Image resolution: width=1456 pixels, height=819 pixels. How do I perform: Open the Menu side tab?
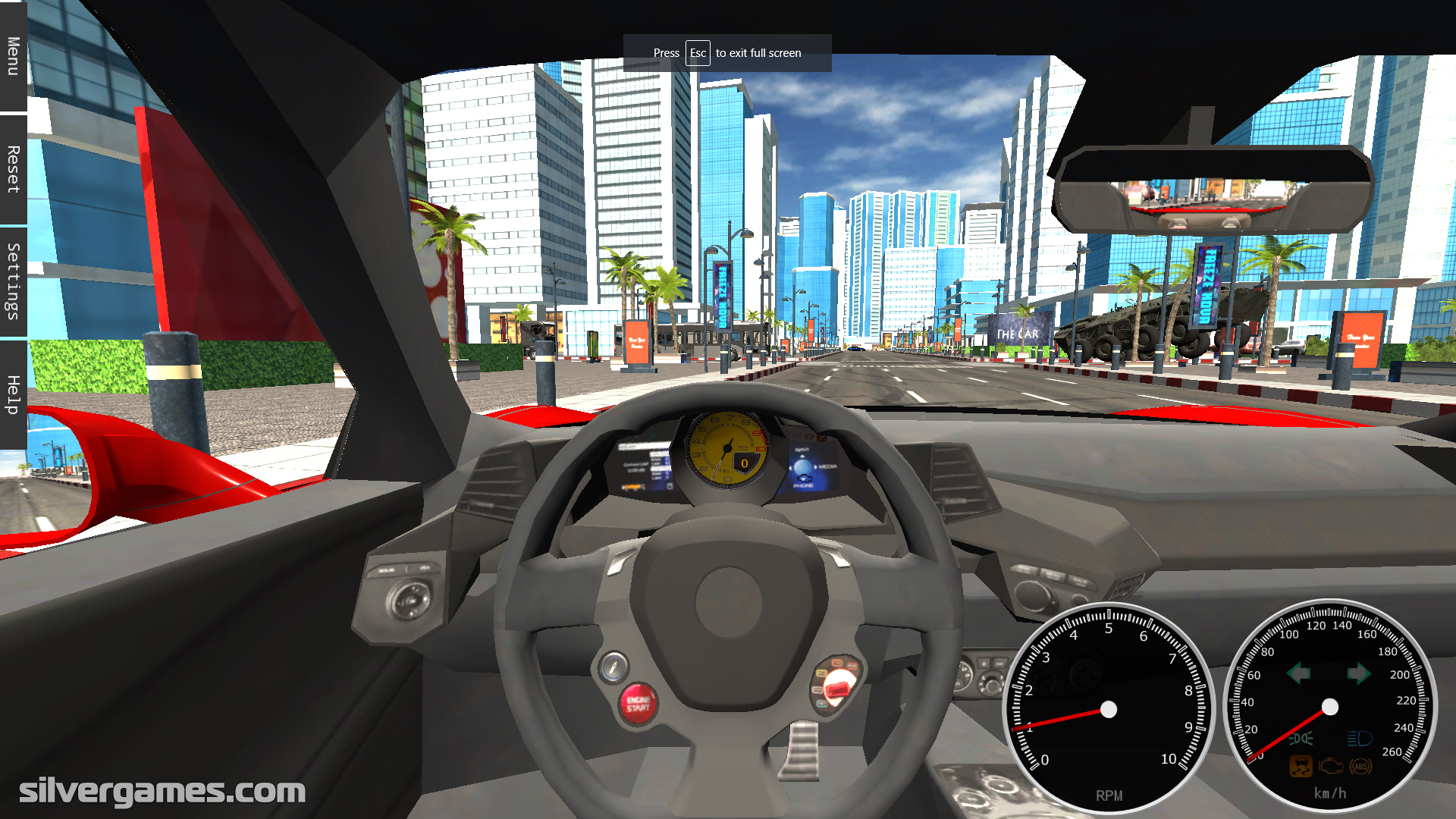(13, 56)
